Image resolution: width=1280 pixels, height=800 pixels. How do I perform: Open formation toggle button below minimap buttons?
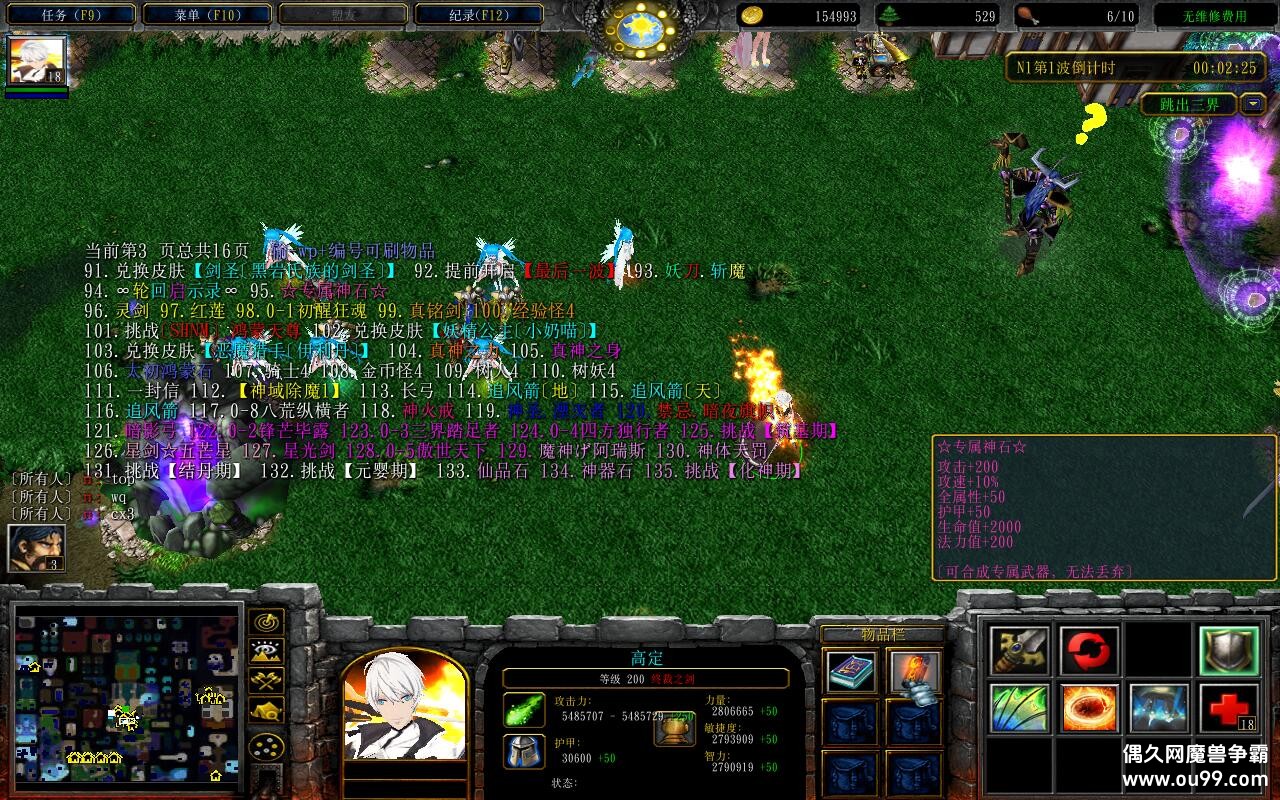coord(266,748)
